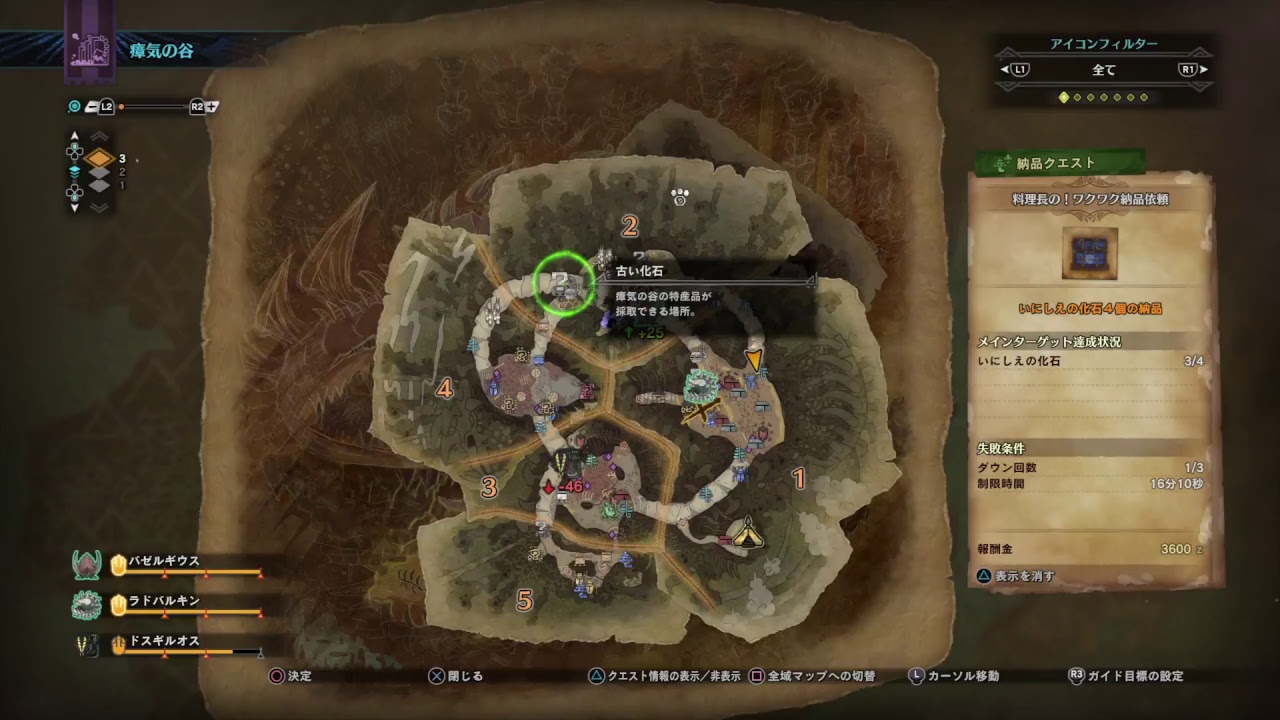1280x720 pixels.
Task: Choose map layer 2 in the level selector
Action: coord(100,172)
